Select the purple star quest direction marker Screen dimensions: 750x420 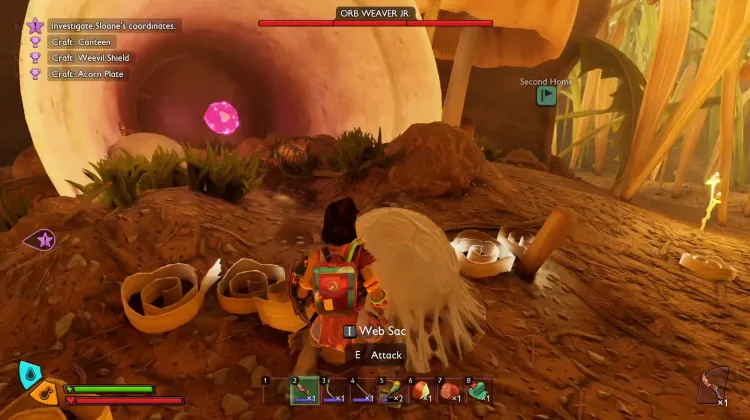coord(44,239)
